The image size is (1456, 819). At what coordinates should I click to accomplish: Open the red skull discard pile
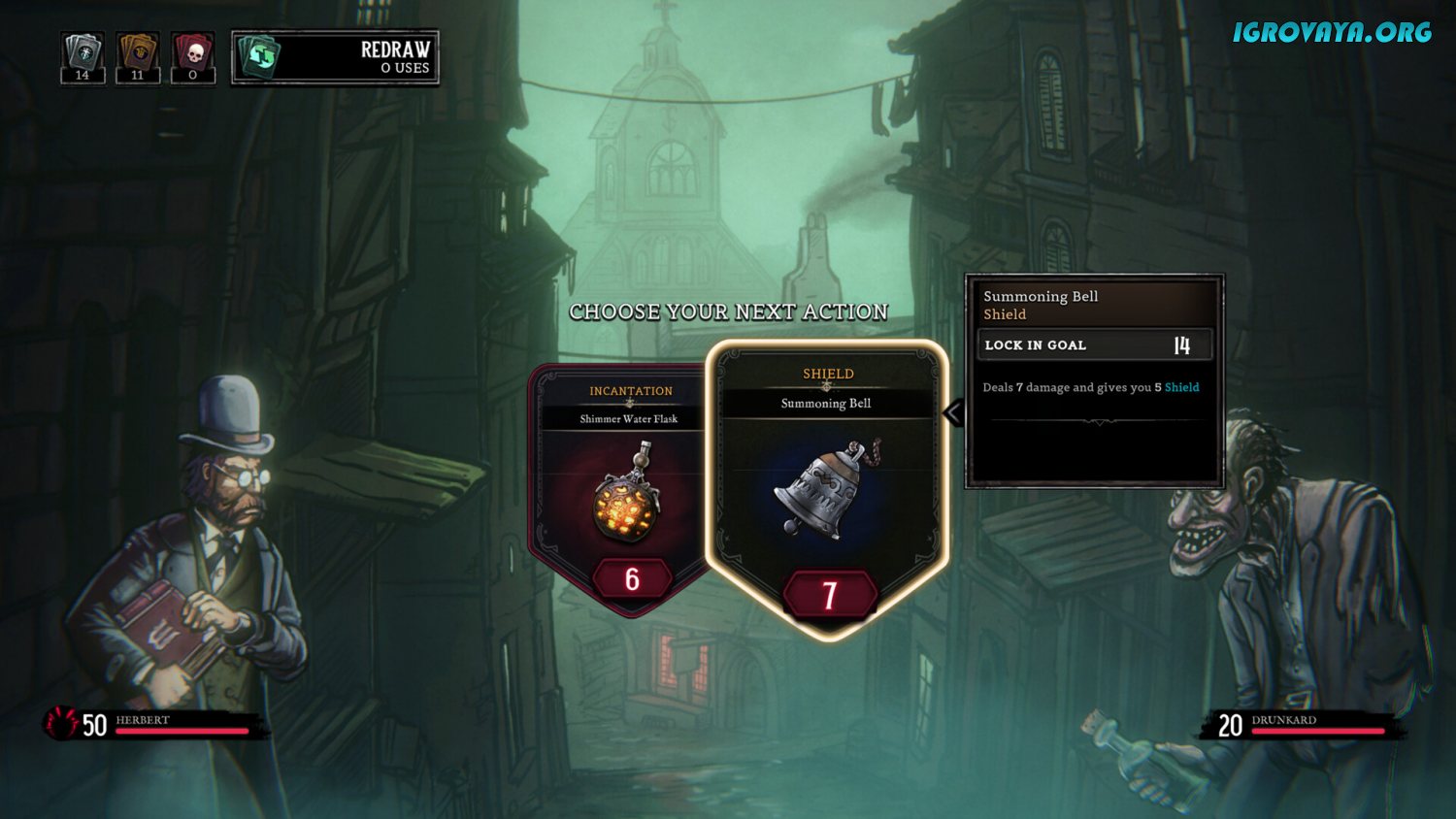tap(192, 57)
